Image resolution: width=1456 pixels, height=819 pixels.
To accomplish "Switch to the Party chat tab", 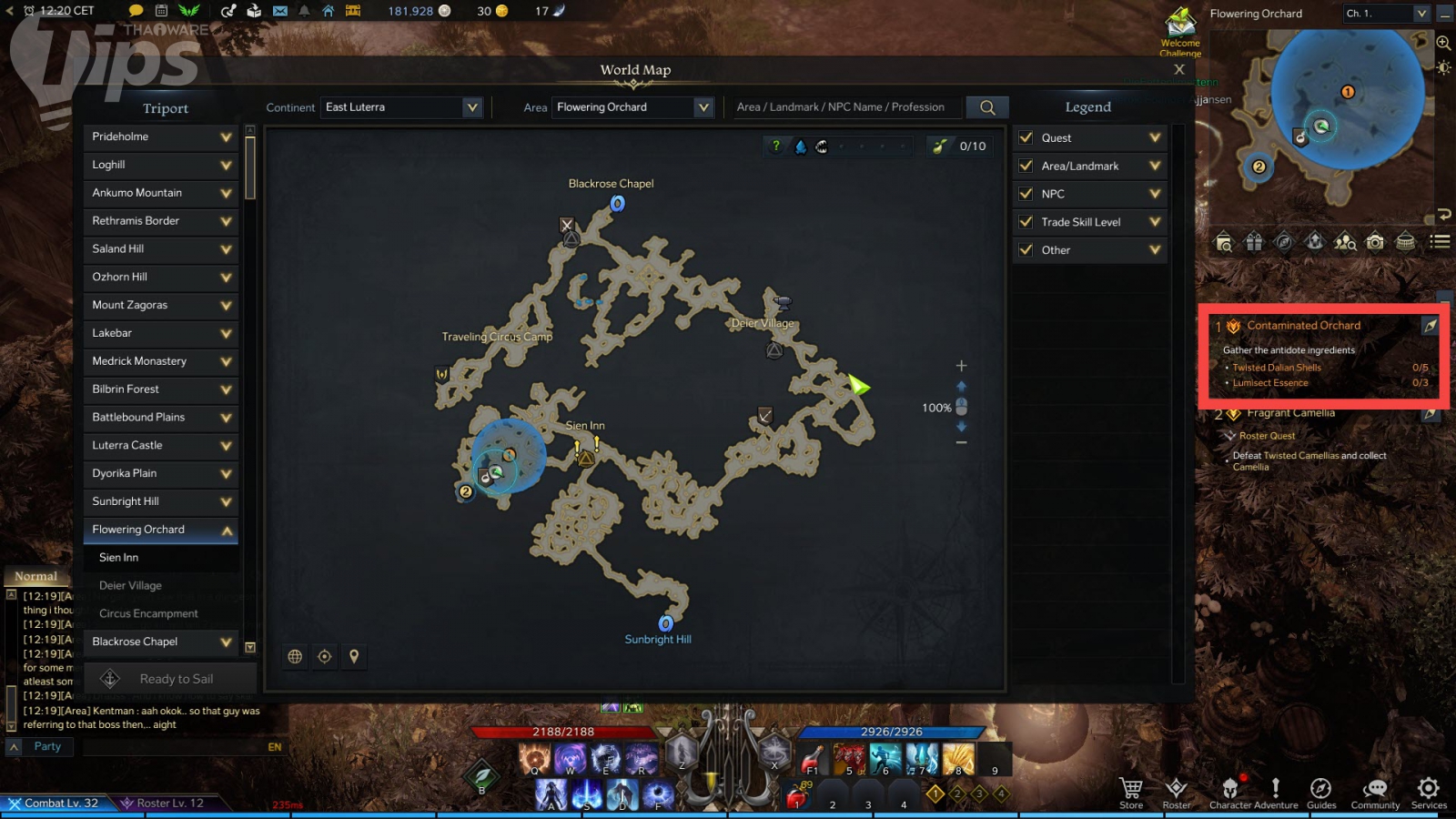I will point(47,746).
